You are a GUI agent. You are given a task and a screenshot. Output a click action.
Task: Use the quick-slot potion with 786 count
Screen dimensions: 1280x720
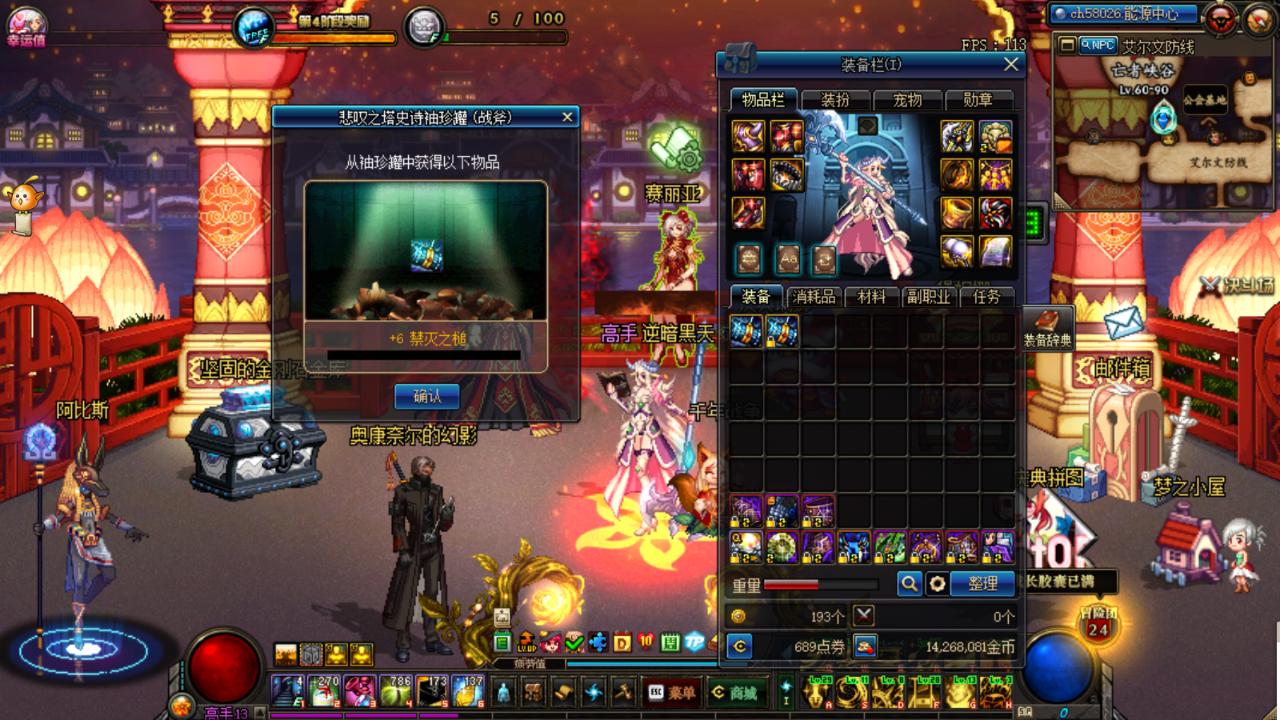[396, 691]
